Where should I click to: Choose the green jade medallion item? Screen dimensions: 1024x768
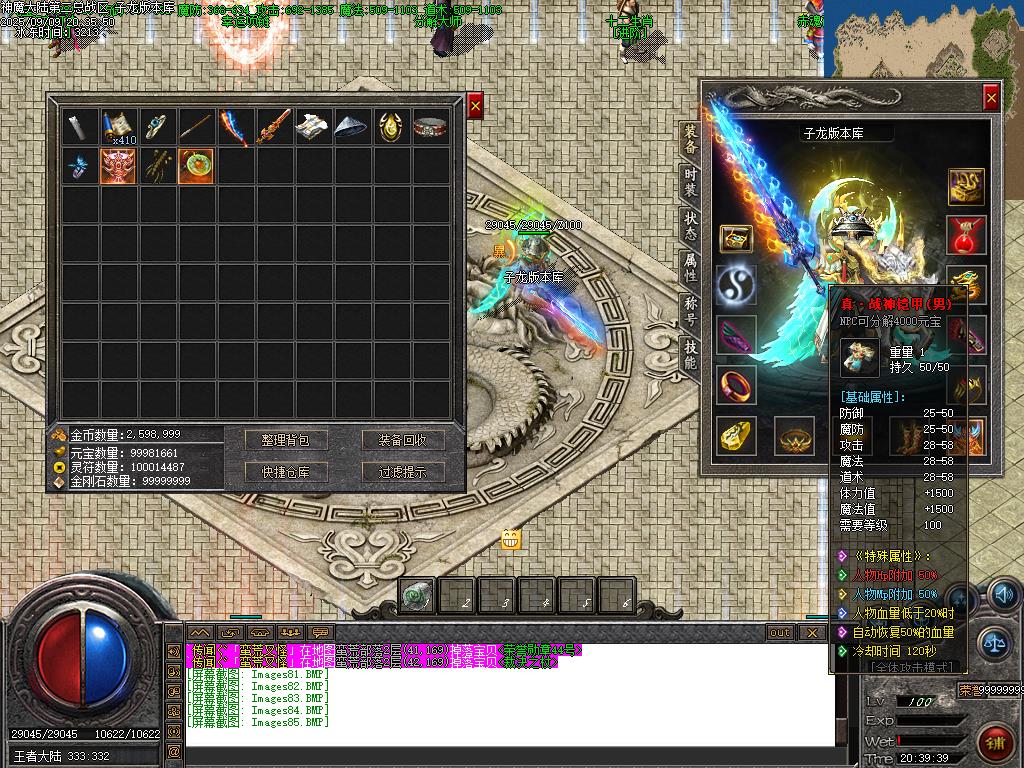click(x=196, y=165)
